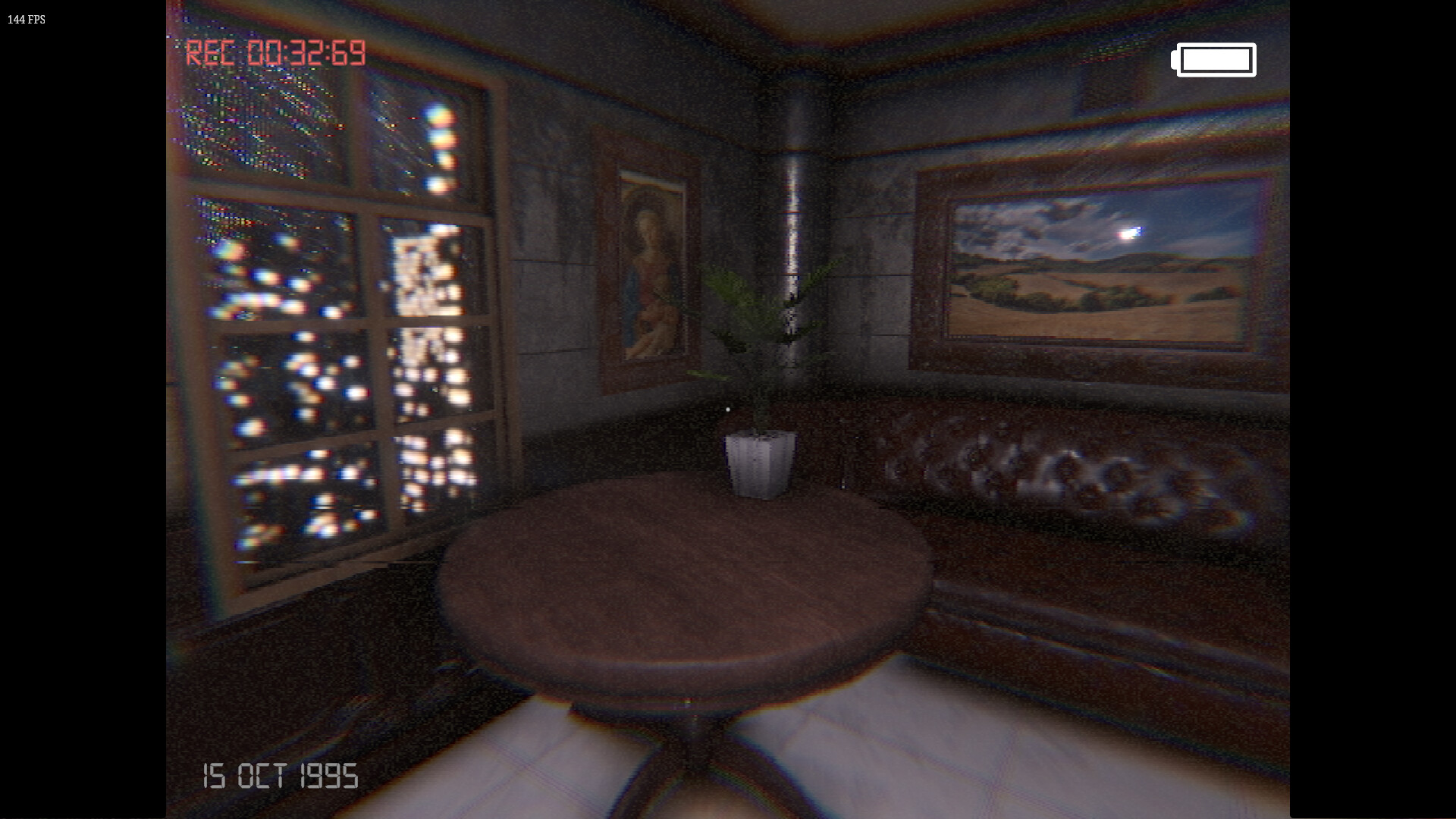This screenshot has height=819, width=1456.
Task: Select the 144 FPS counter
Action: click(27, 20)
